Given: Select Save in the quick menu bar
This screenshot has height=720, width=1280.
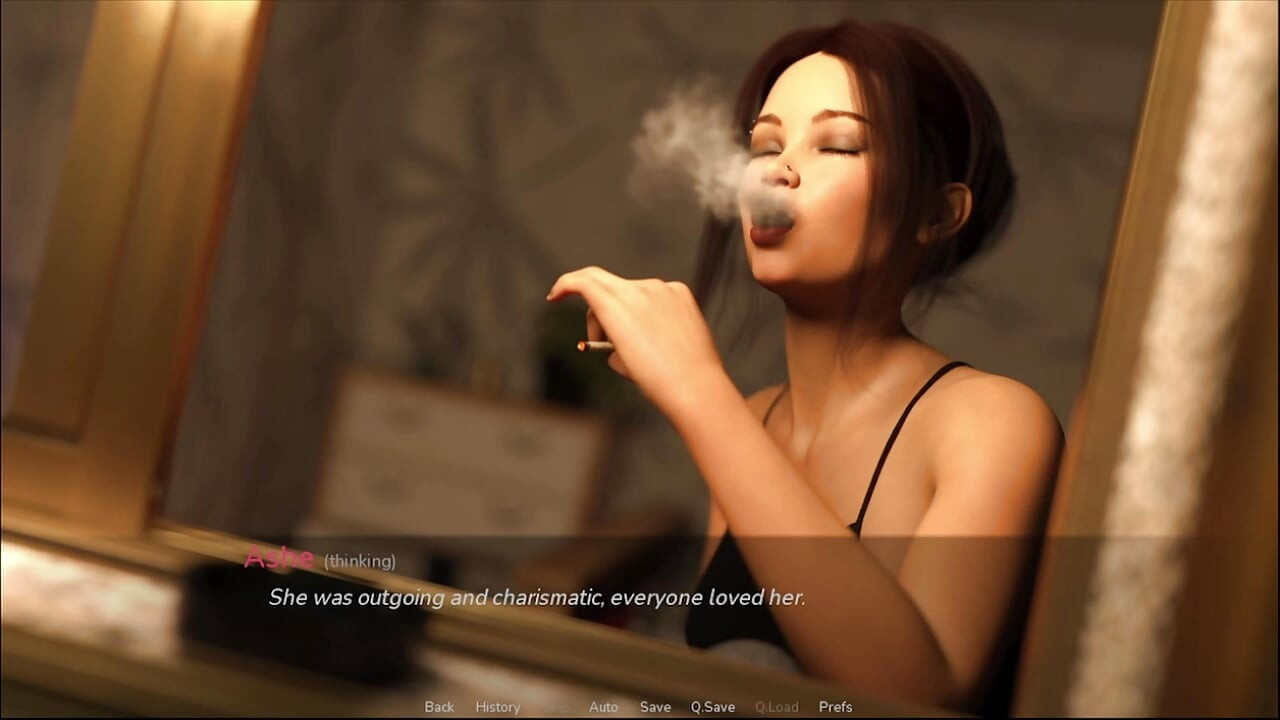Looking at the screenshot, I should pyautogui.click(x=655, y=707).
